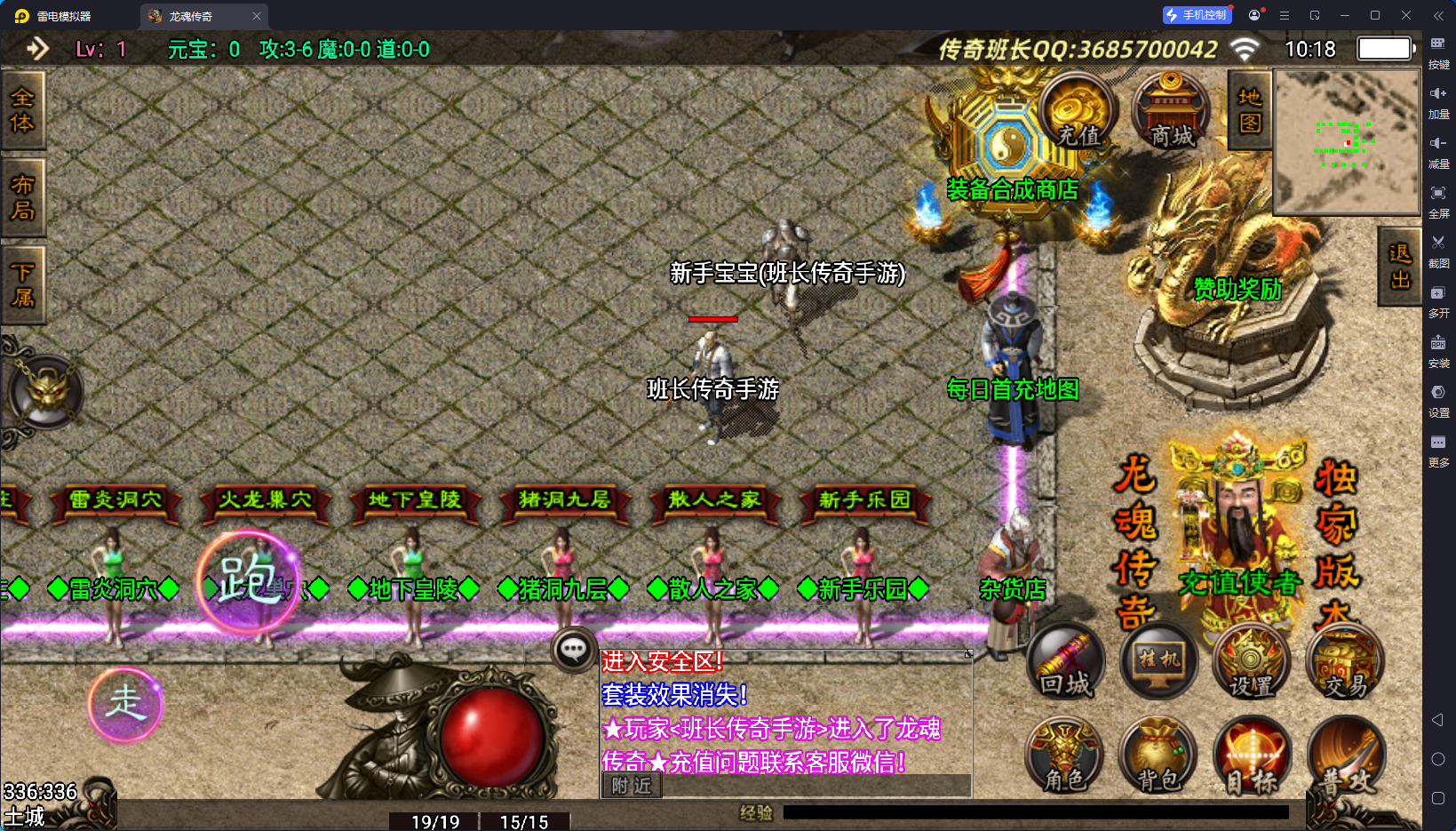1456x831 pixels.
Task: Open the 设置 settings button
Action: tap(1252, 663)
